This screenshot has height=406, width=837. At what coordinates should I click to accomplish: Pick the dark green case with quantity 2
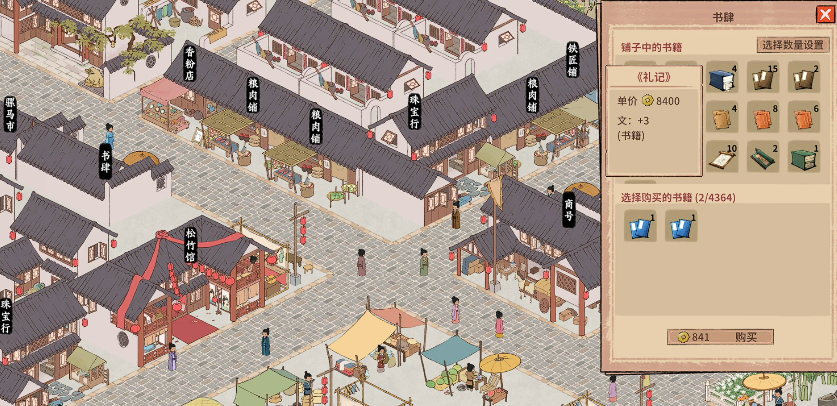pos(763,156)
